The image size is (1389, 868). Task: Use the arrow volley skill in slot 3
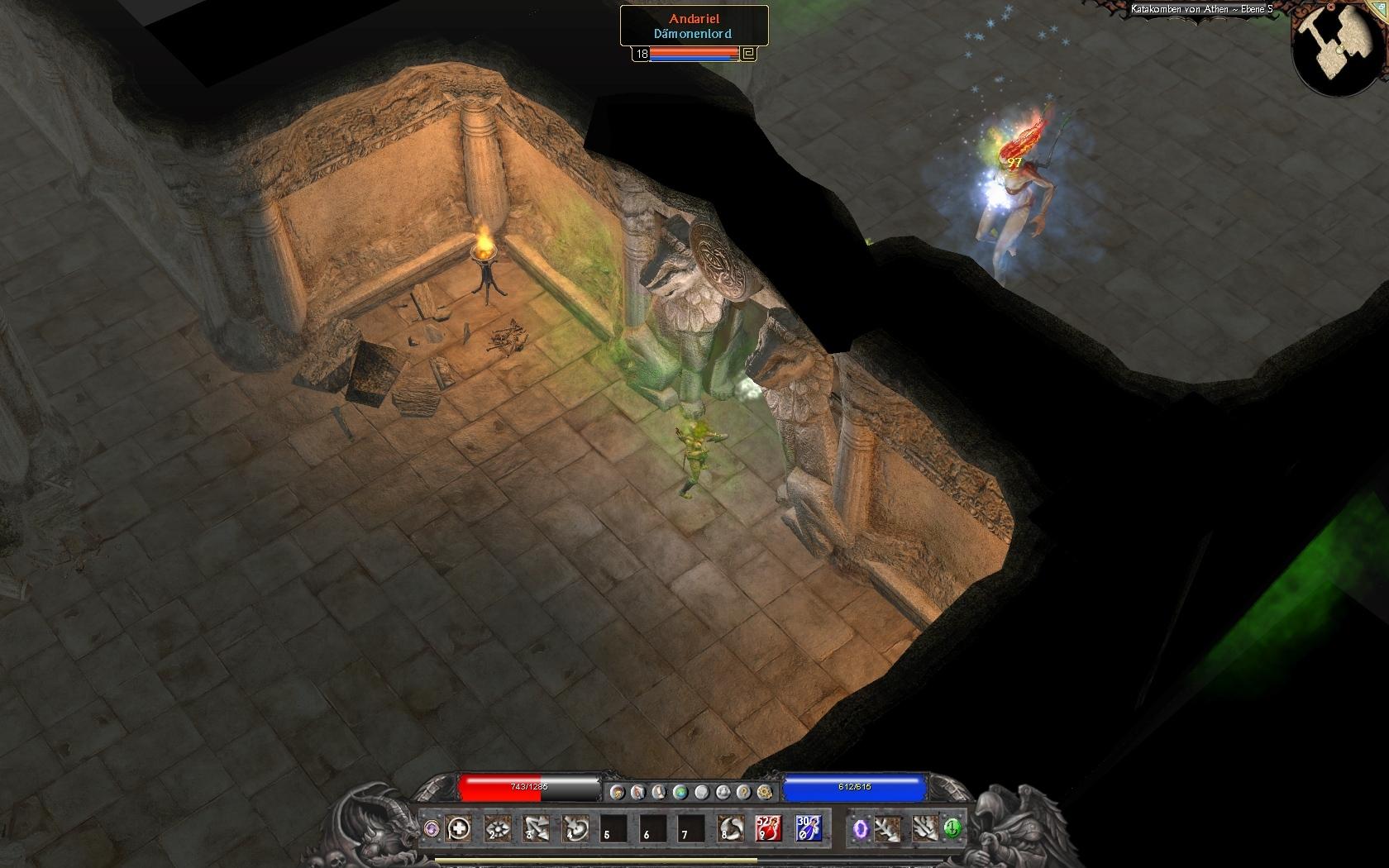537,827
